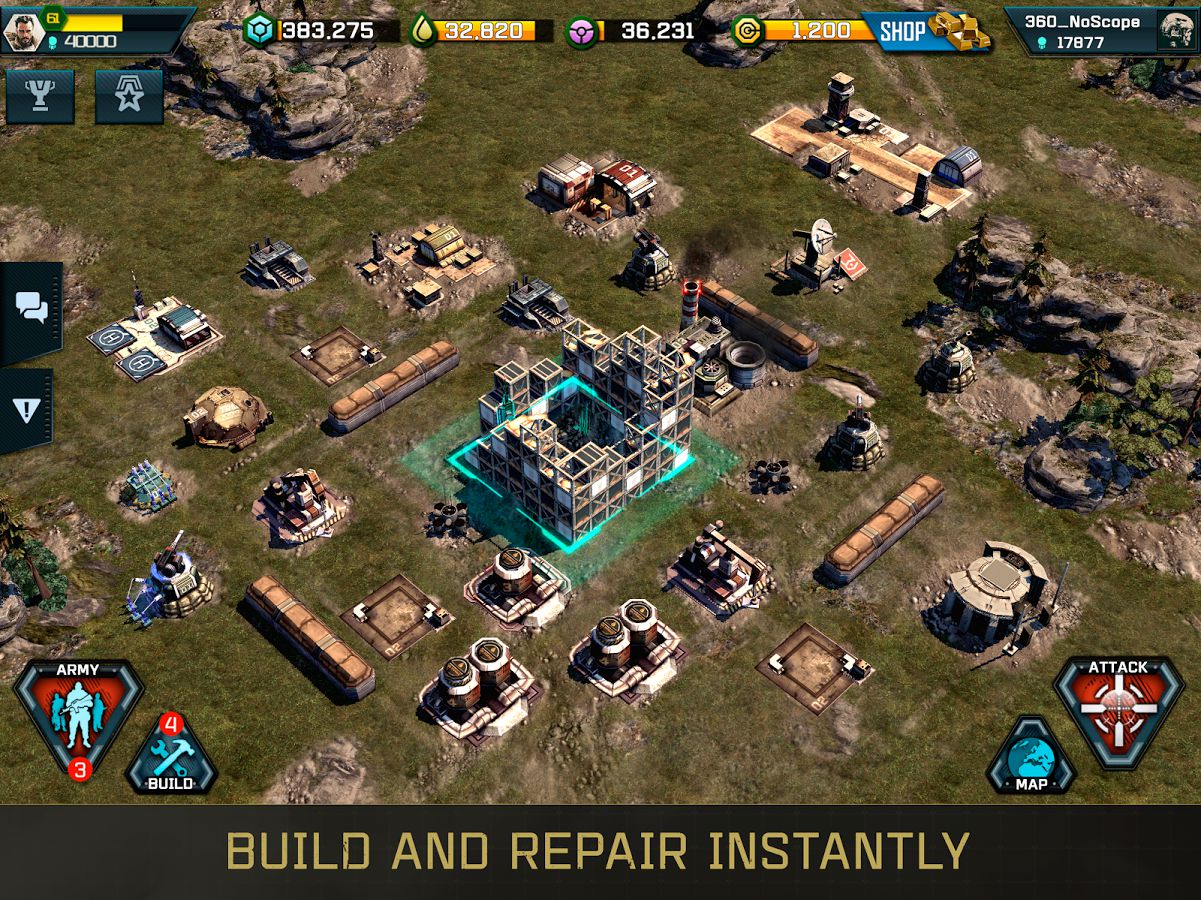Image resolution: width=1201 pixels, height=900 pixels.
Task: Open the Build menu
Action: click(170, 757)
